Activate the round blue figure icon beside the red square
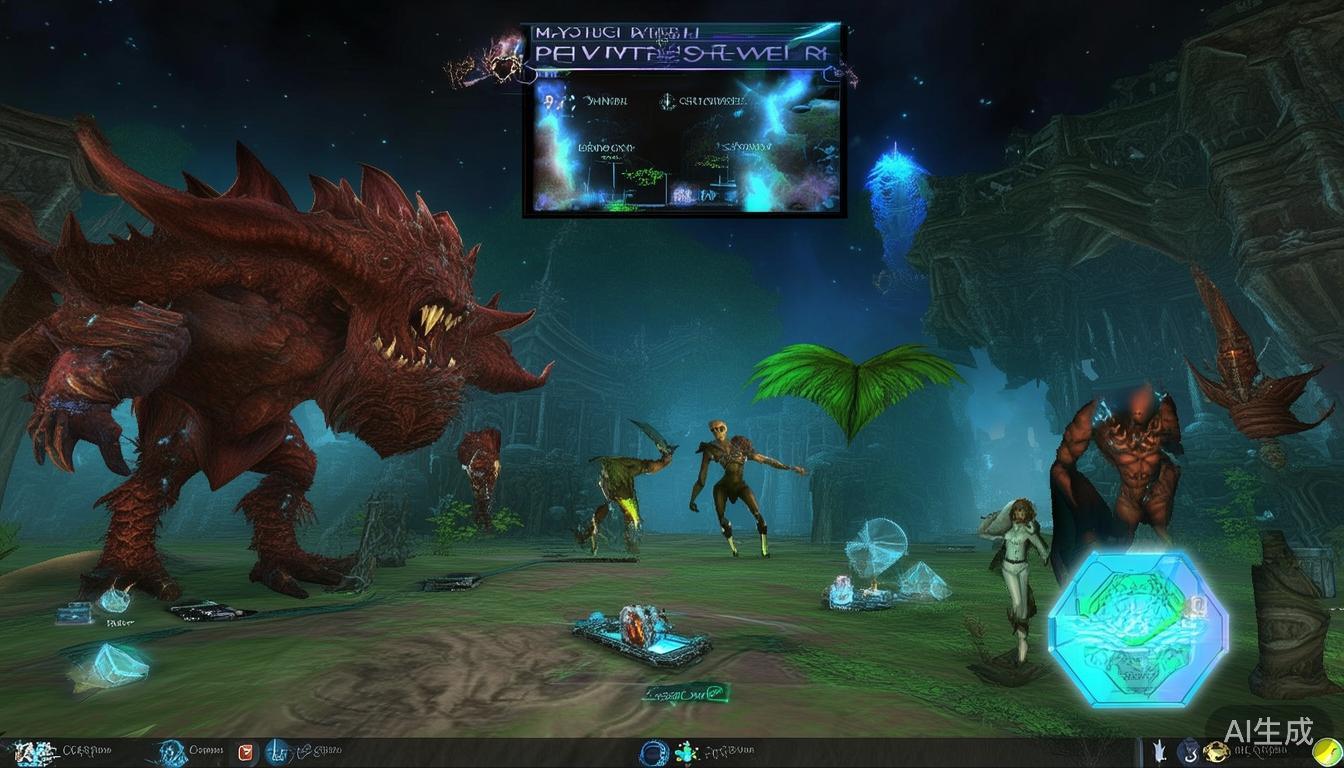This screenshot has width=1344, height=768. tap(276, 751)
